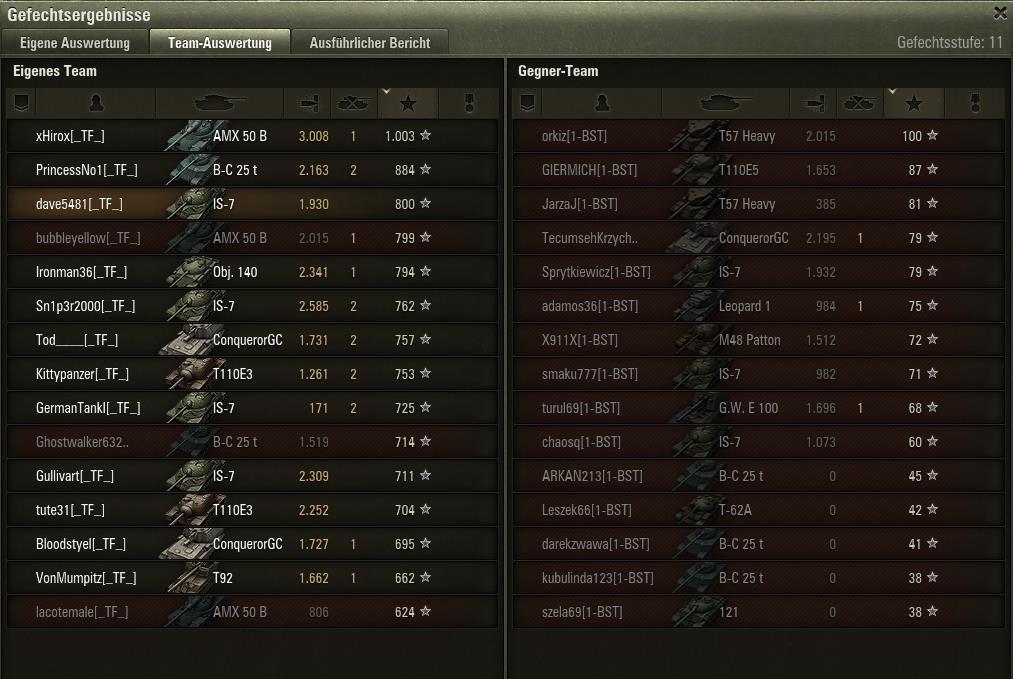
Task: Open the Ausführlicher Bericht tab
Action: pyautogui.click(x=370, y=43)
